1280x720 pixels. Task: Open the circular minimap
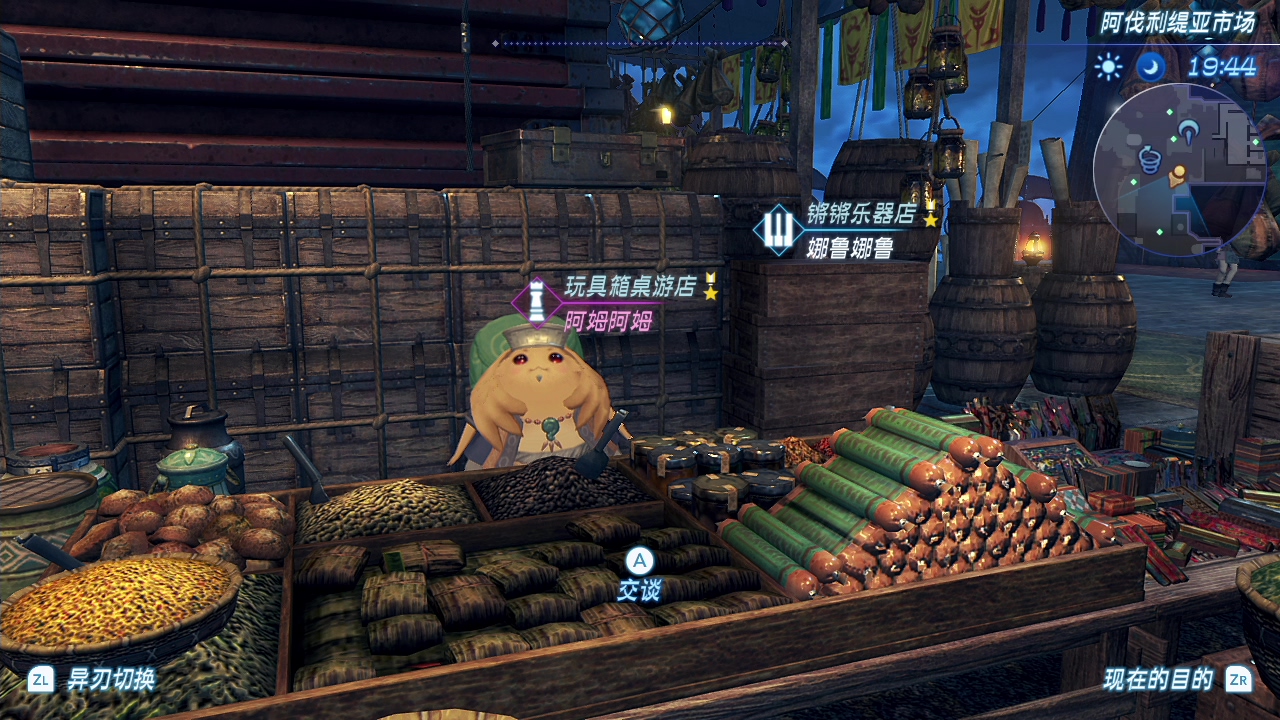tap(1179, 169)
